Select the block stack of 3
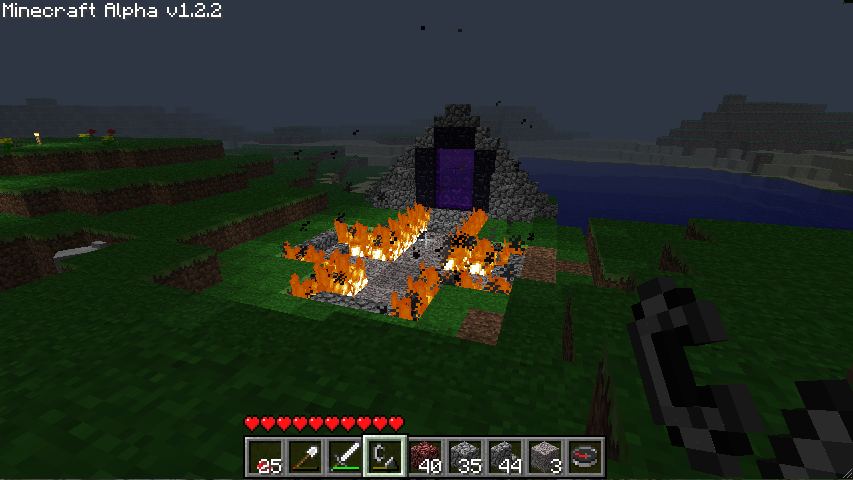 tap(545, 457)
